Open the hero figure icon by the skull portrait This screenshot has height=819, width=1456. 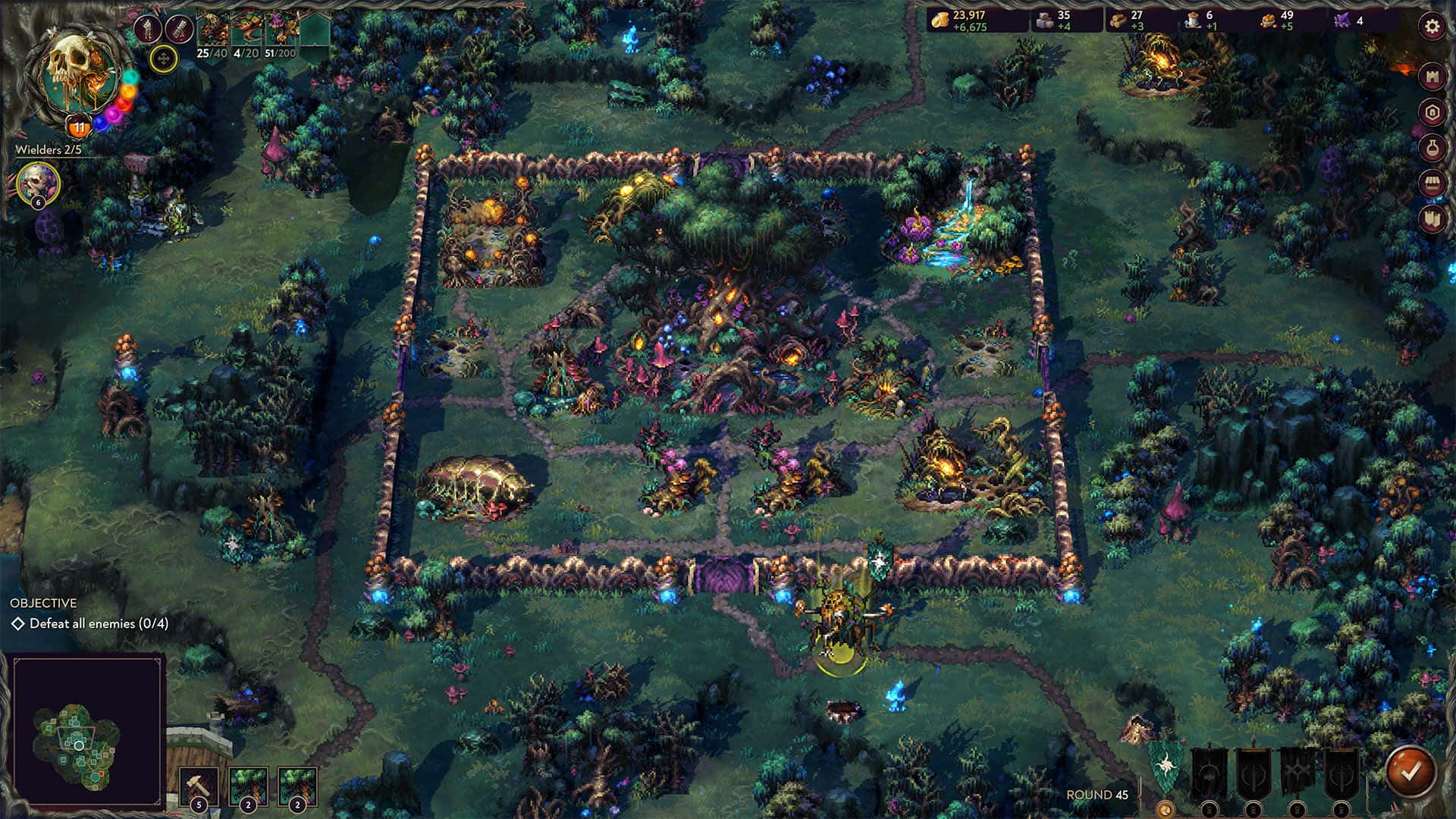(148, 30)
